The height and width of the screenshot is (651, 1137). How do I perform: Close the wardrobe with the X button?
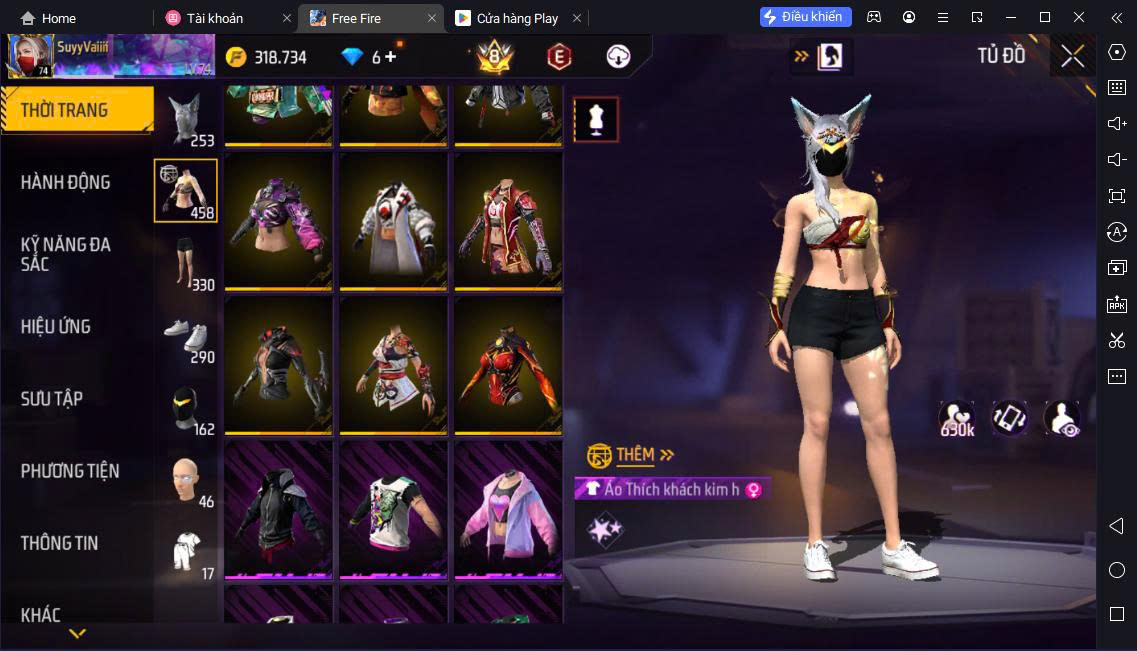coord(1072,56)
